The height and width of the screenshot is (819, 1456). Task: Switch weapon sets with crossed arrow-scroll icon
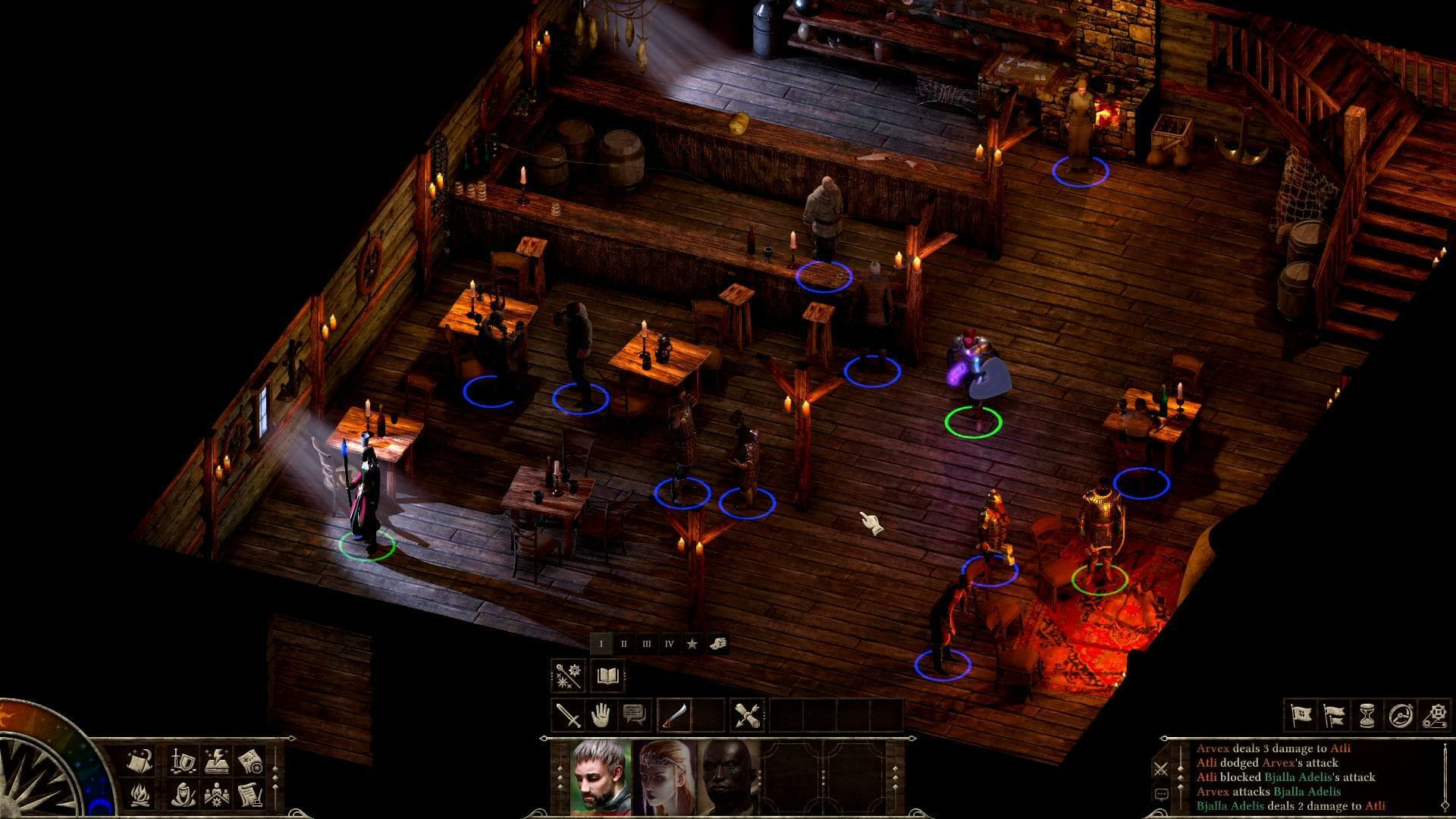point(748,715)
